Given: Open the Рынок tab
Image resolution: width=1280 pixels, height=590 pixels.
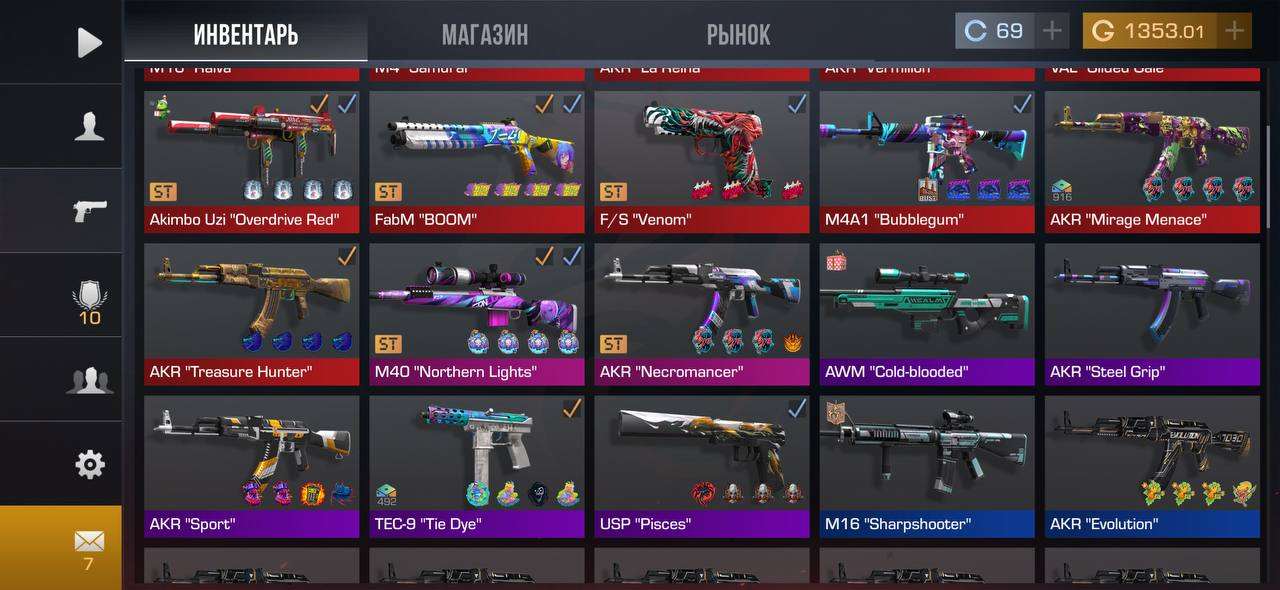Looking at the screenshot, I should click(738, 35).
